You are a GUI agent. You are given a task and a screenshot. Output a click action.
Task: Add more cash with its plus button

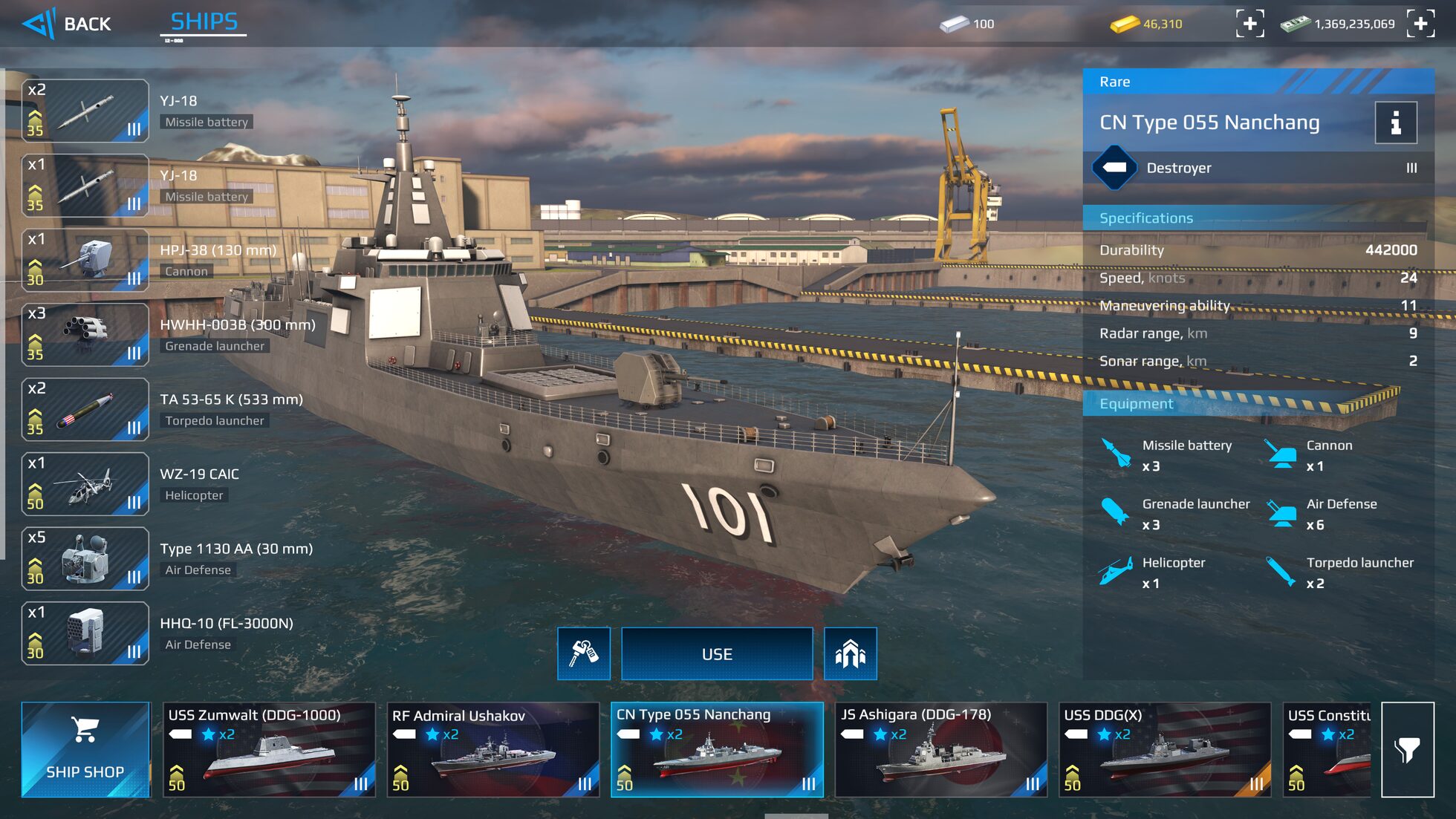pyautogui.click(x=1422, y=24)
